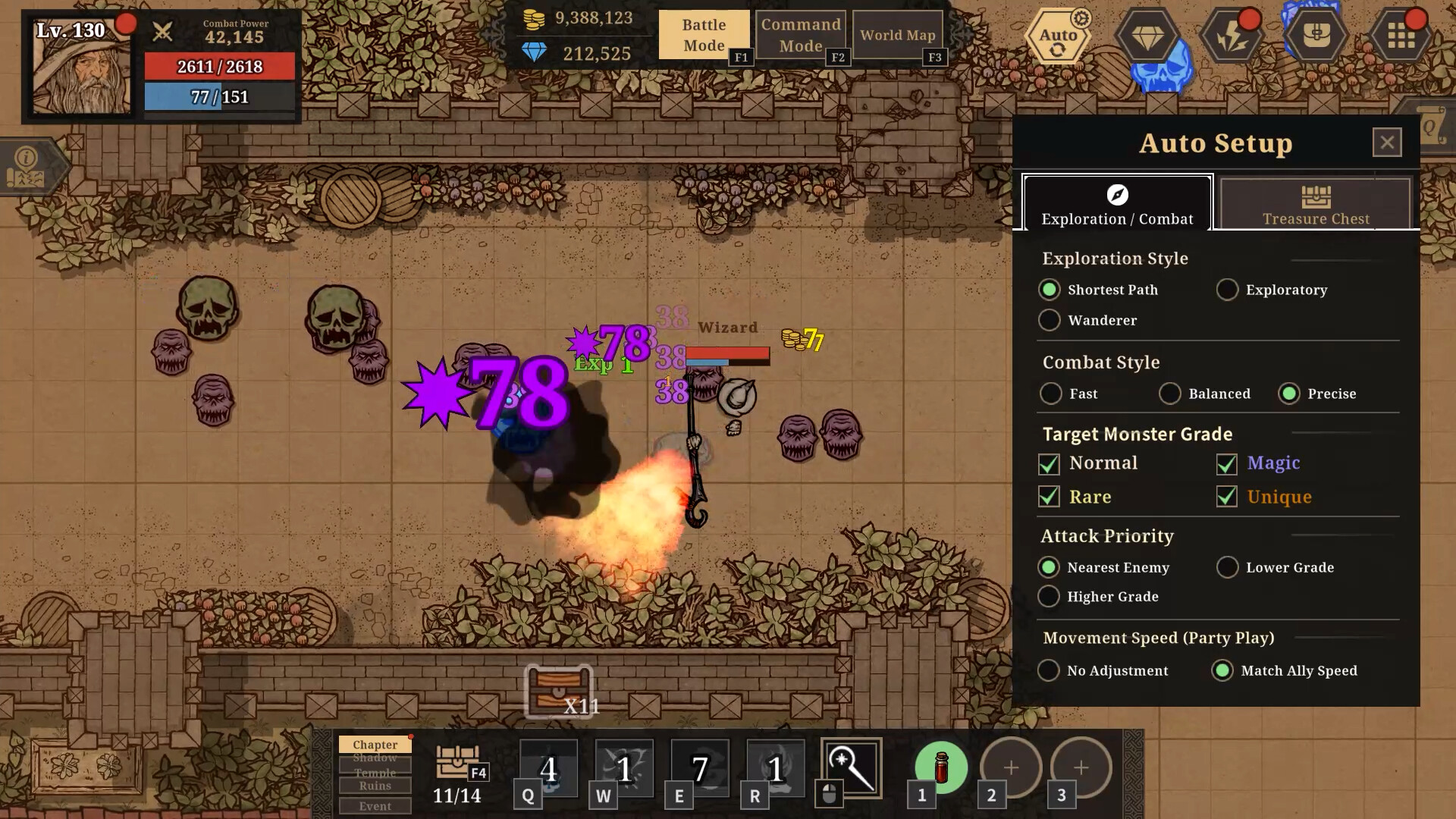The image size is (1456, 819).
Task: Uncheck the Unique monster grade checkbox
Action: (1227, 497)
